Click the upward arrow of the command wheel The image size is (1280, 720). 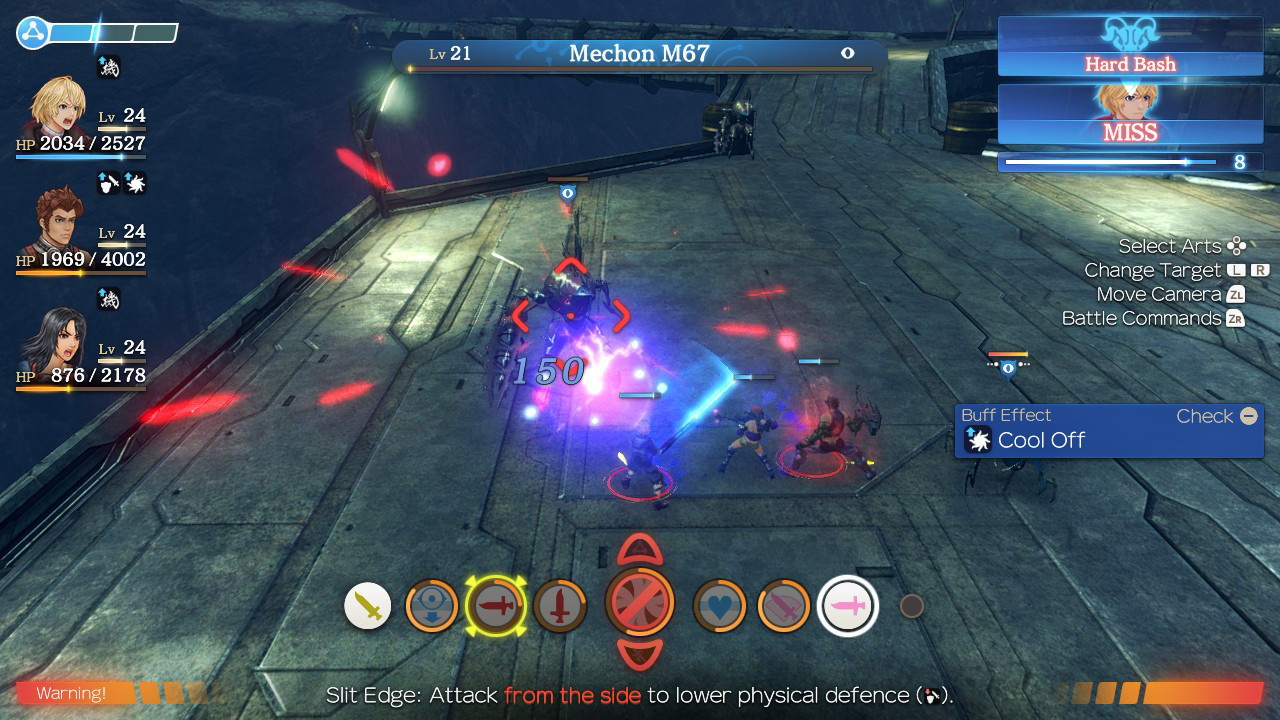[640, 551]
